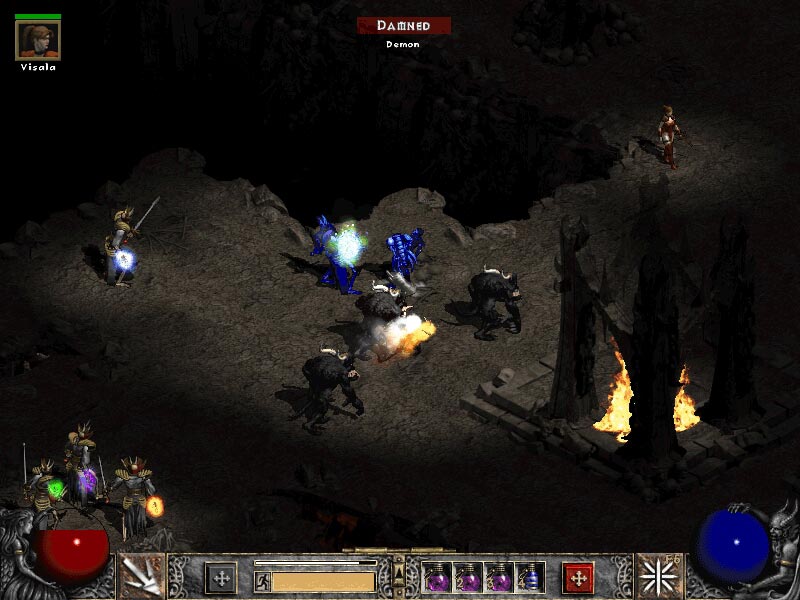The height and width of the screenshot is (600, 800).
Task: Toggle the run/walk running man icon
Action: (262, 581)
